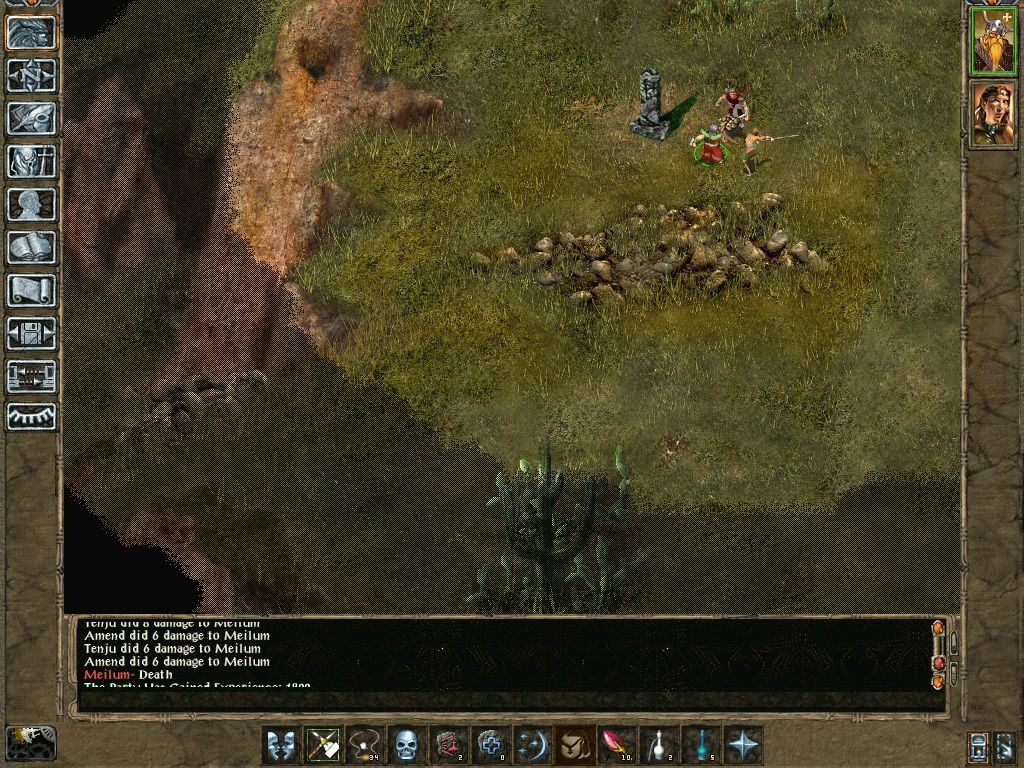Activate the four-point star special abilities
The height and width of the screenshot is (768, 1024).
744,745
